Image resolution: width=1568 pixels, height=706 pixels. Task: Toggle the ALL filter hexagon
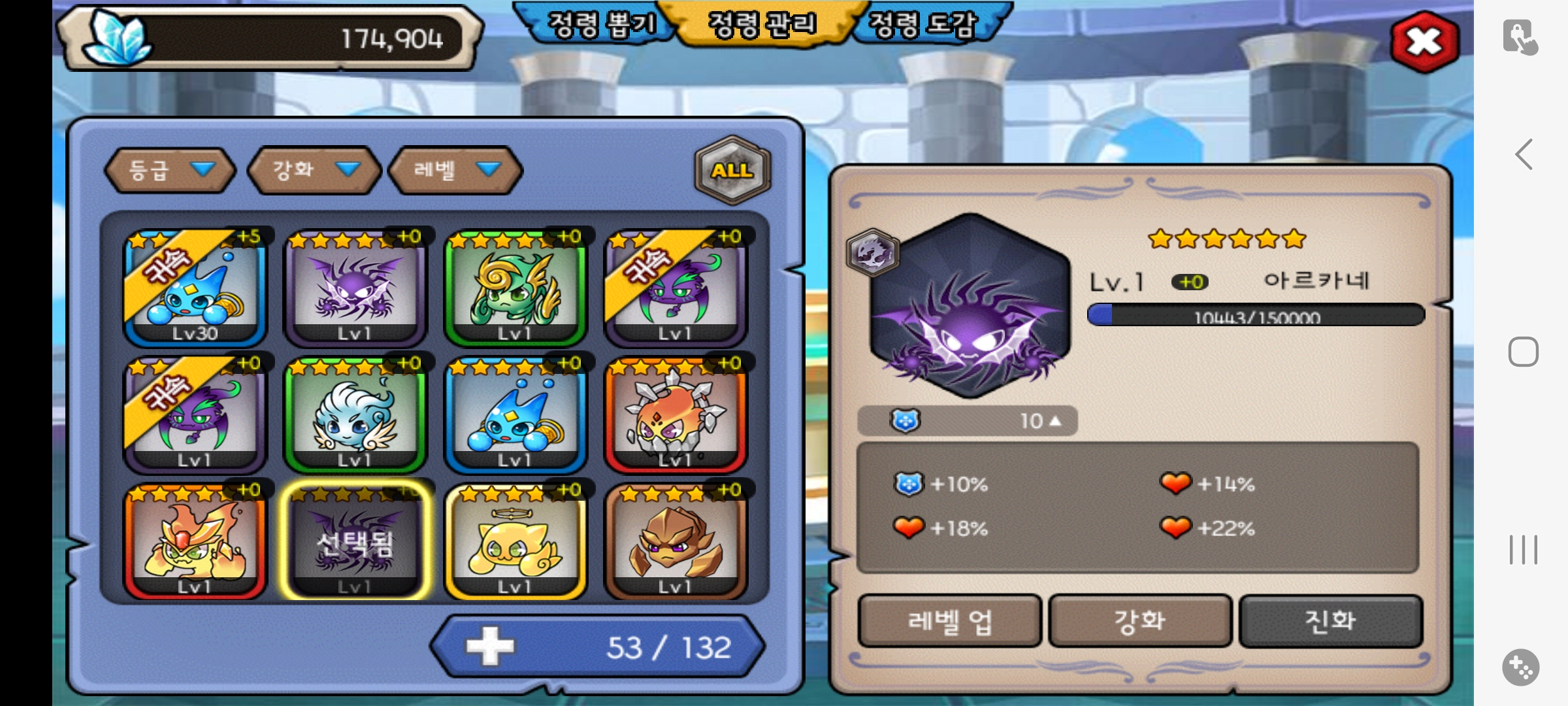coord(732,170)
